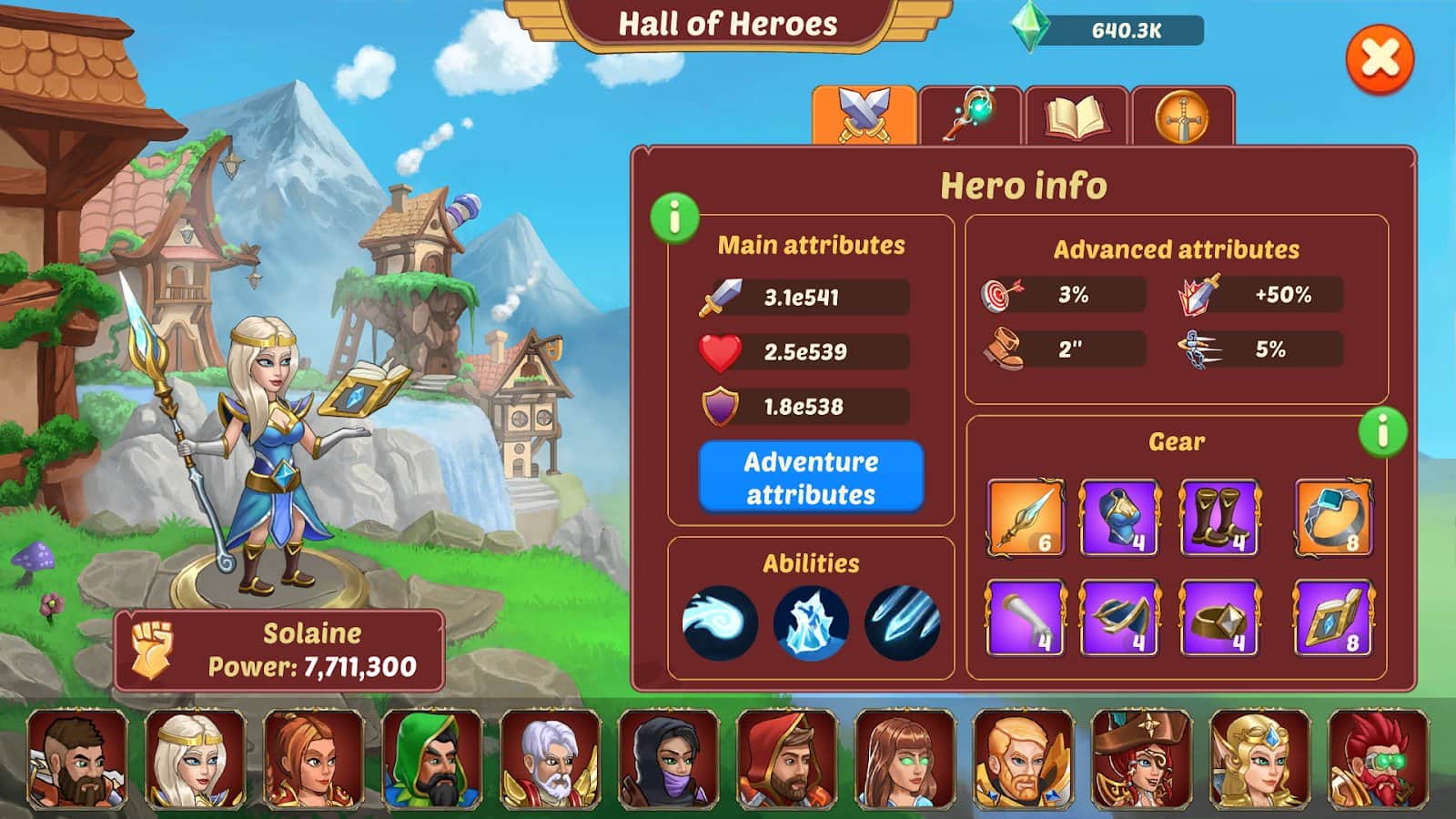Viewport: 1456px width, 819px height.
Task: Choose the red-haired goggles hero portrait
Action: 1378,761
